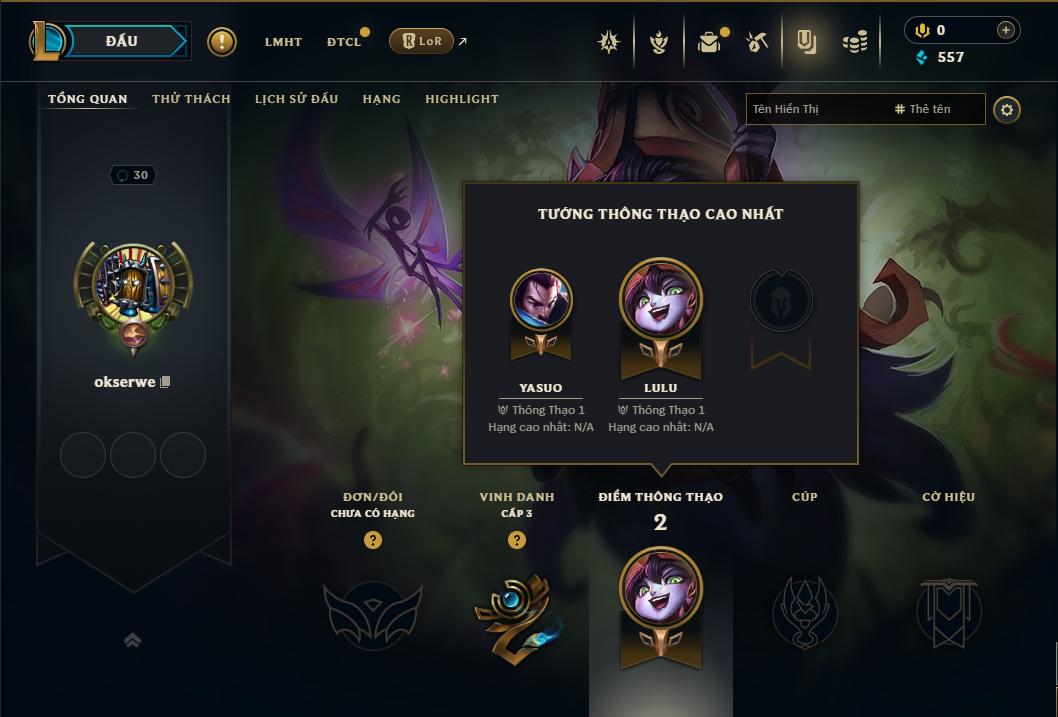
Task: Open the hammer crafting icon
Action: coord(757,42)
